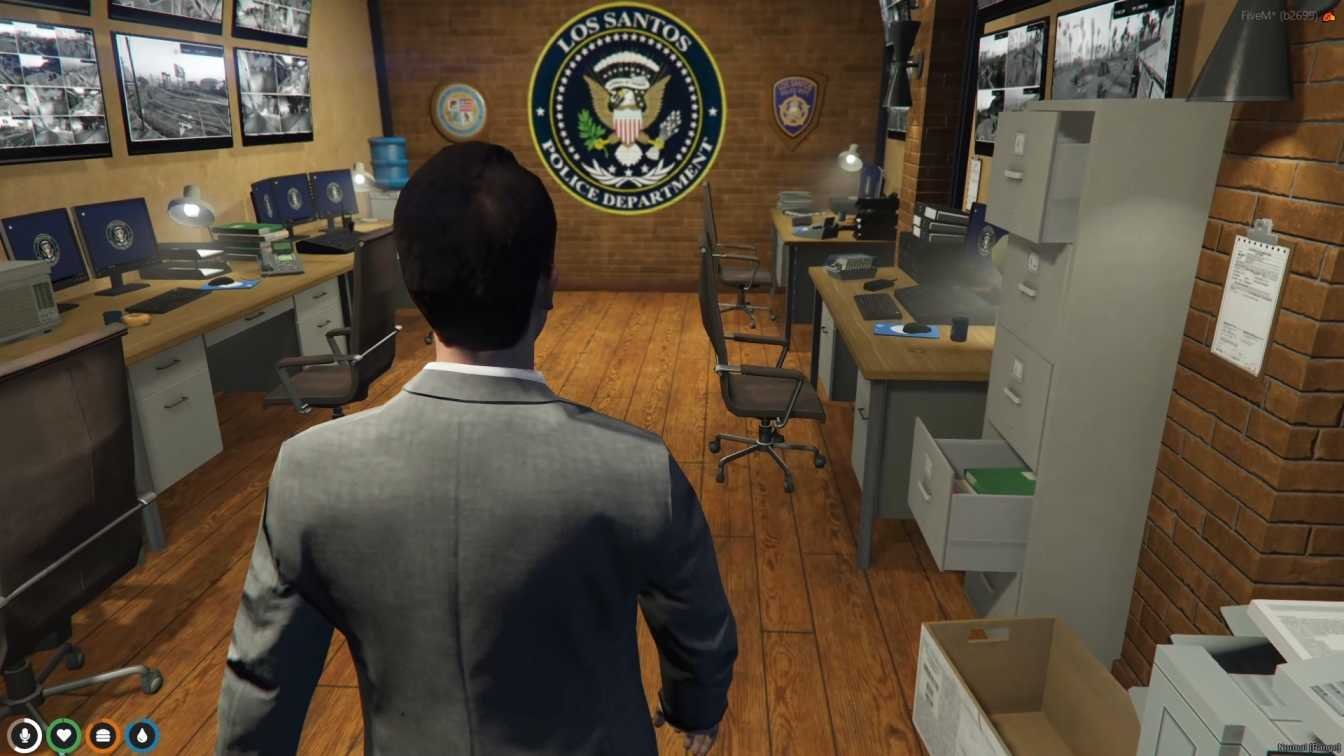Click the microphone voice status icon
1344x756 pixels.
click(x=25, y=736)
